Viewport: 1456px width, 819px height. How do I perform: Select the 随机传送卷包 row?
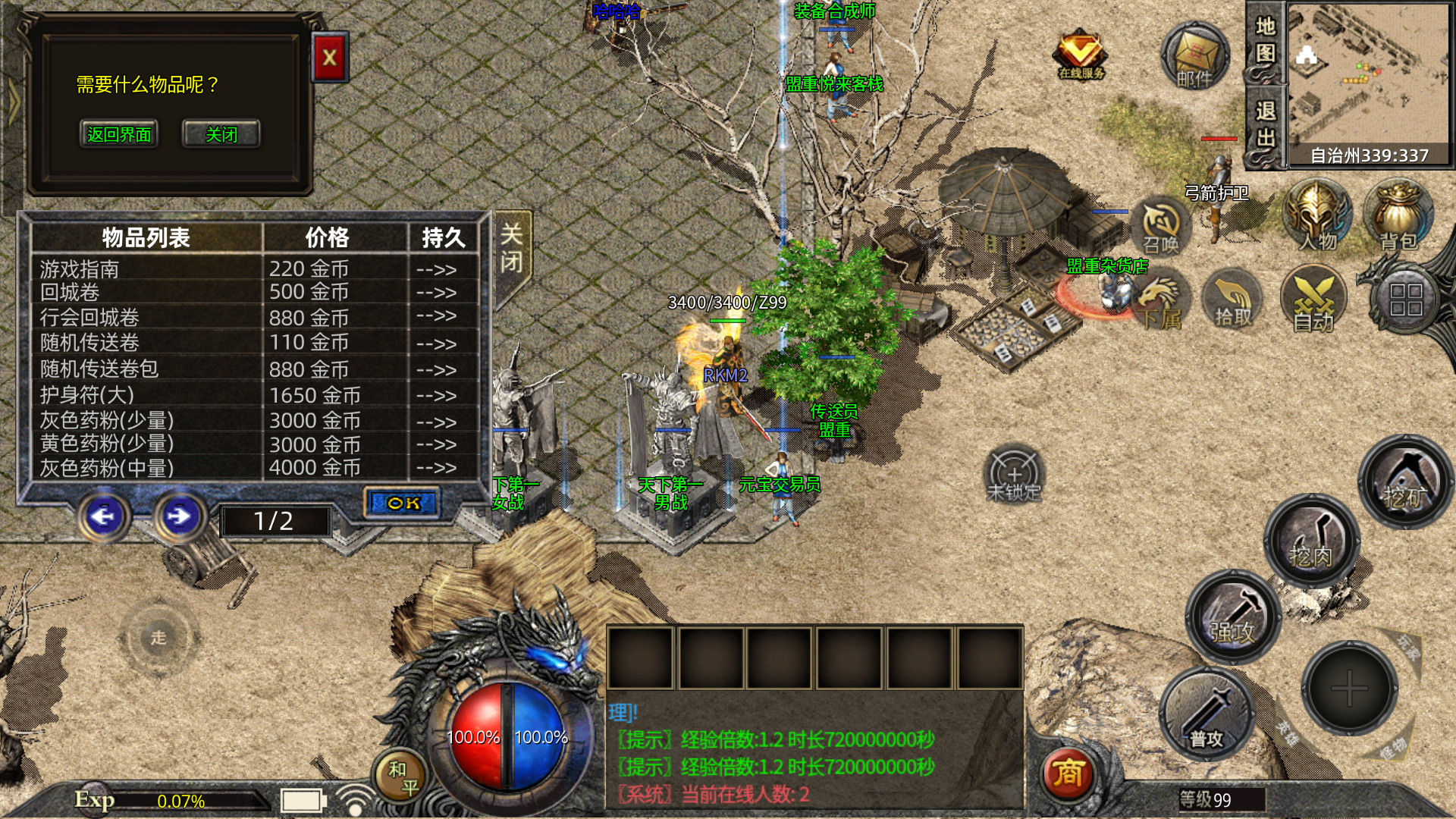click(x=99, y=369)
